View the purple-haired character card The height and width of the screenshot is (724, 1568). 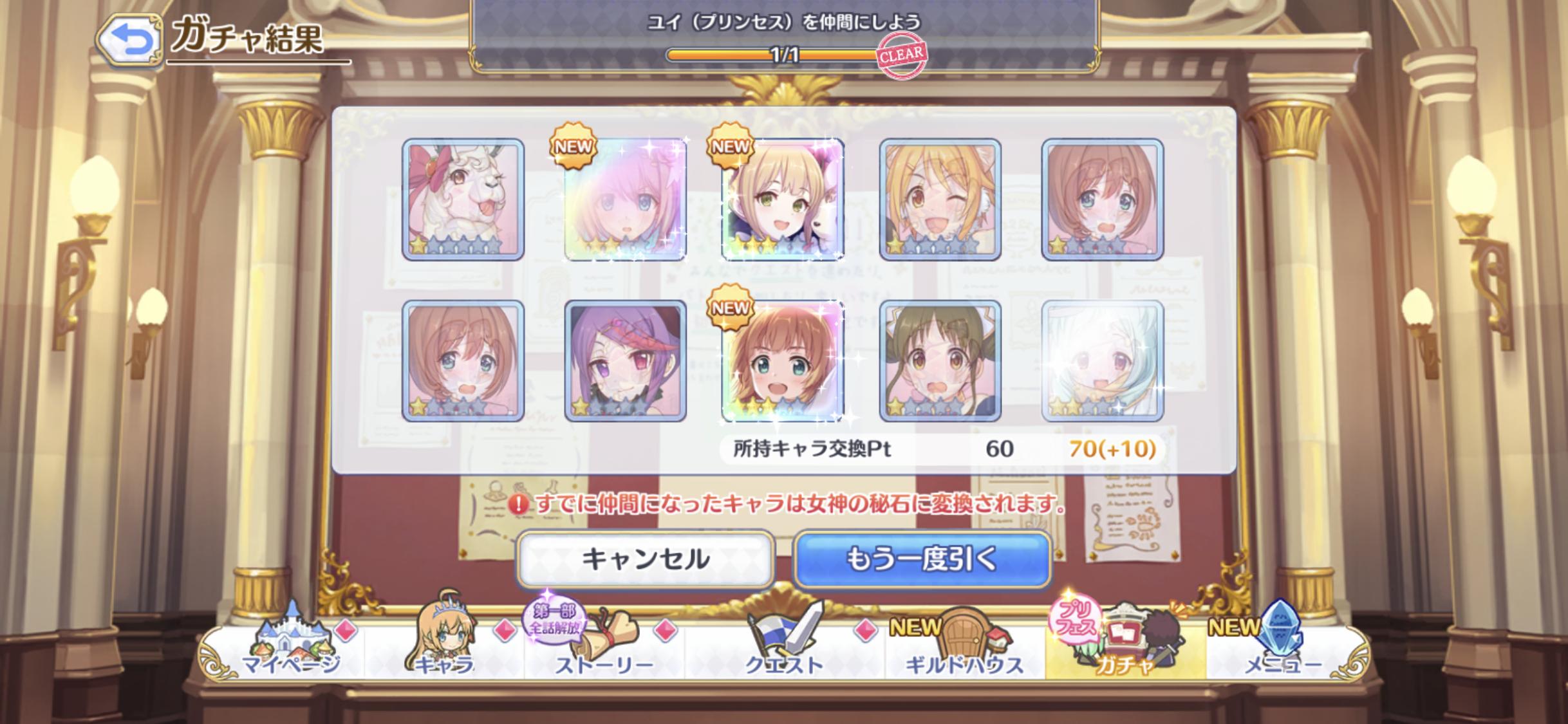point(625,360)
